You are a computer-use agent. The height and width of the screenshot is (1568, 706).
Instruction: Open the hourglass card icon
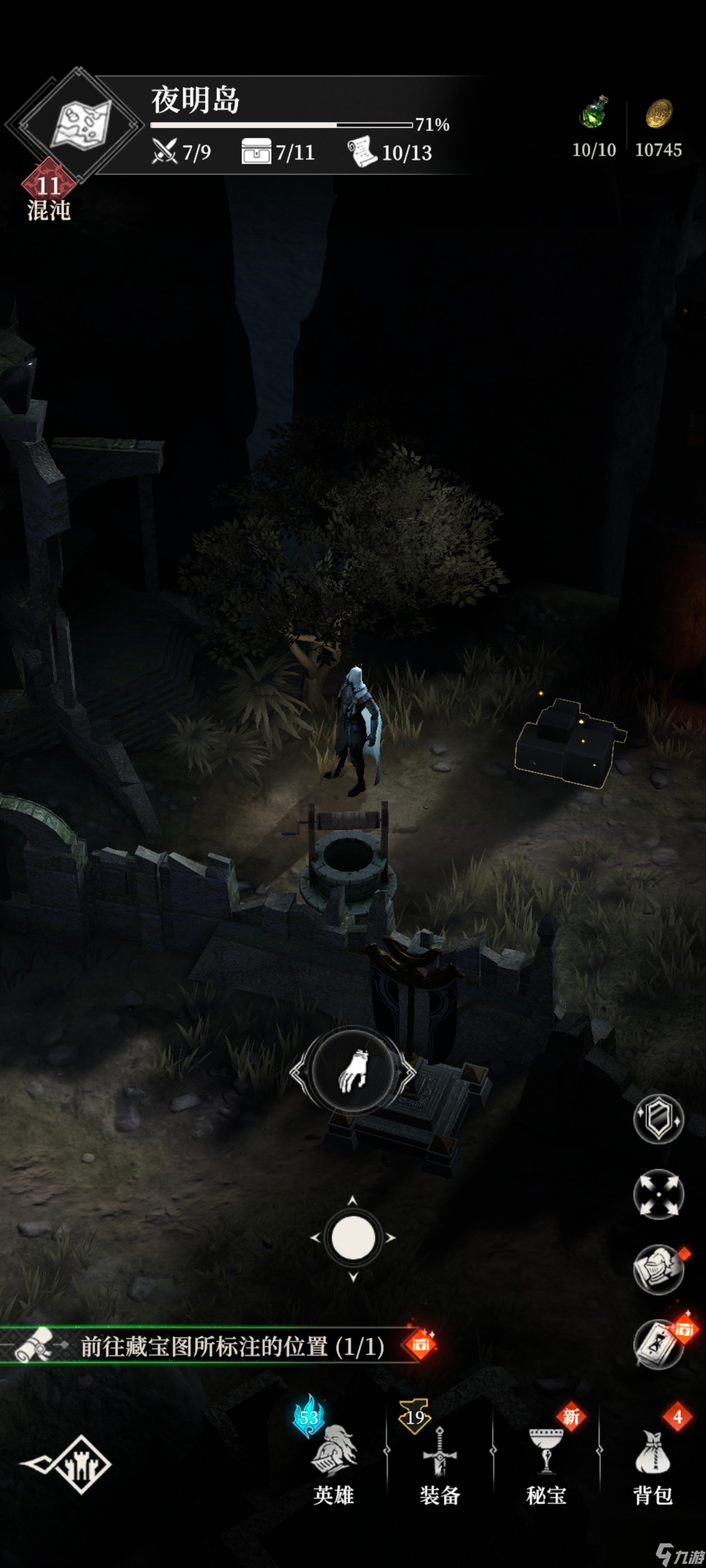(658, 1344)
